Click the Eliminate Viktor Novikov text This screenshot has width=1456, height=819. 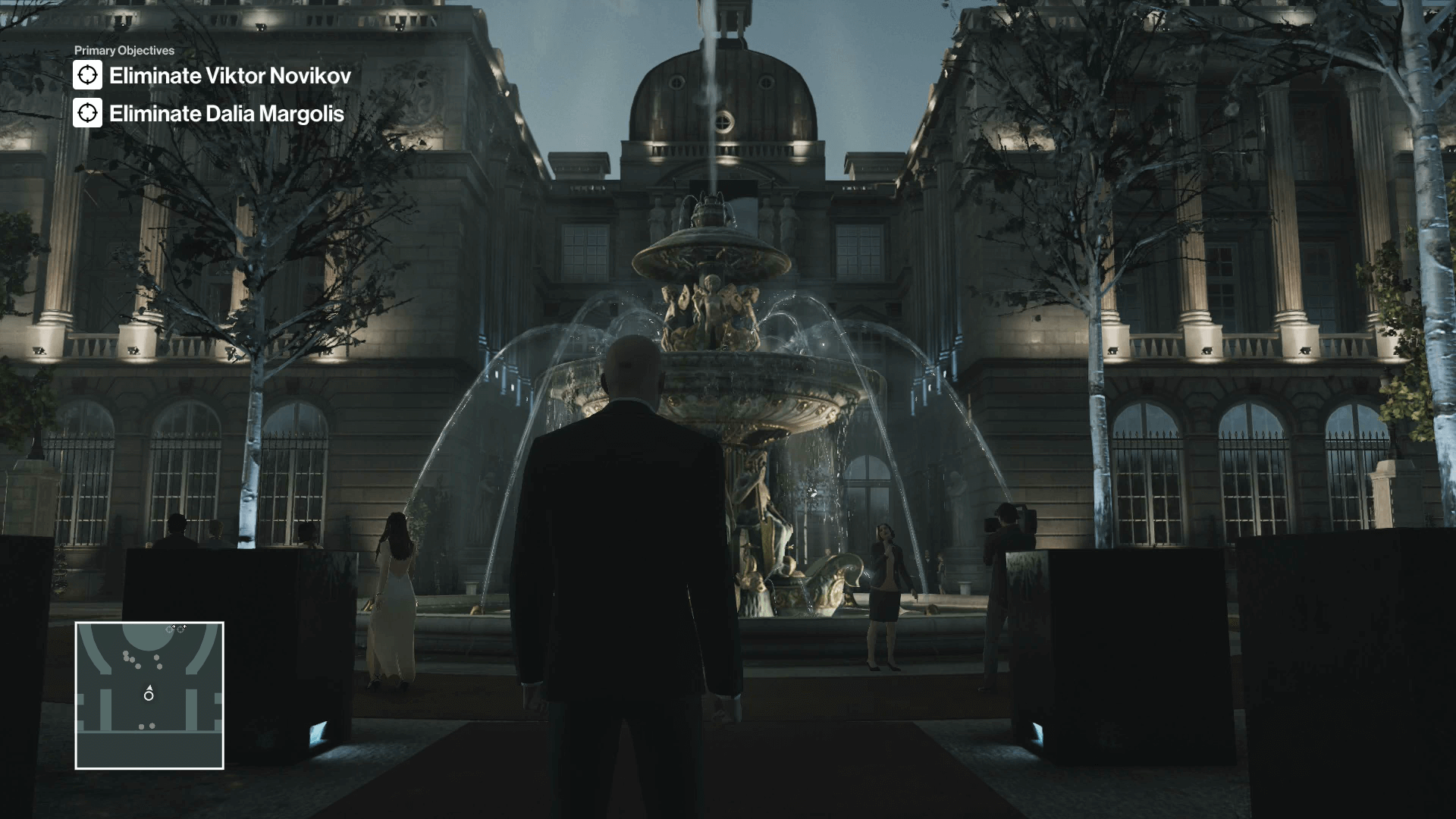(230, 75)
